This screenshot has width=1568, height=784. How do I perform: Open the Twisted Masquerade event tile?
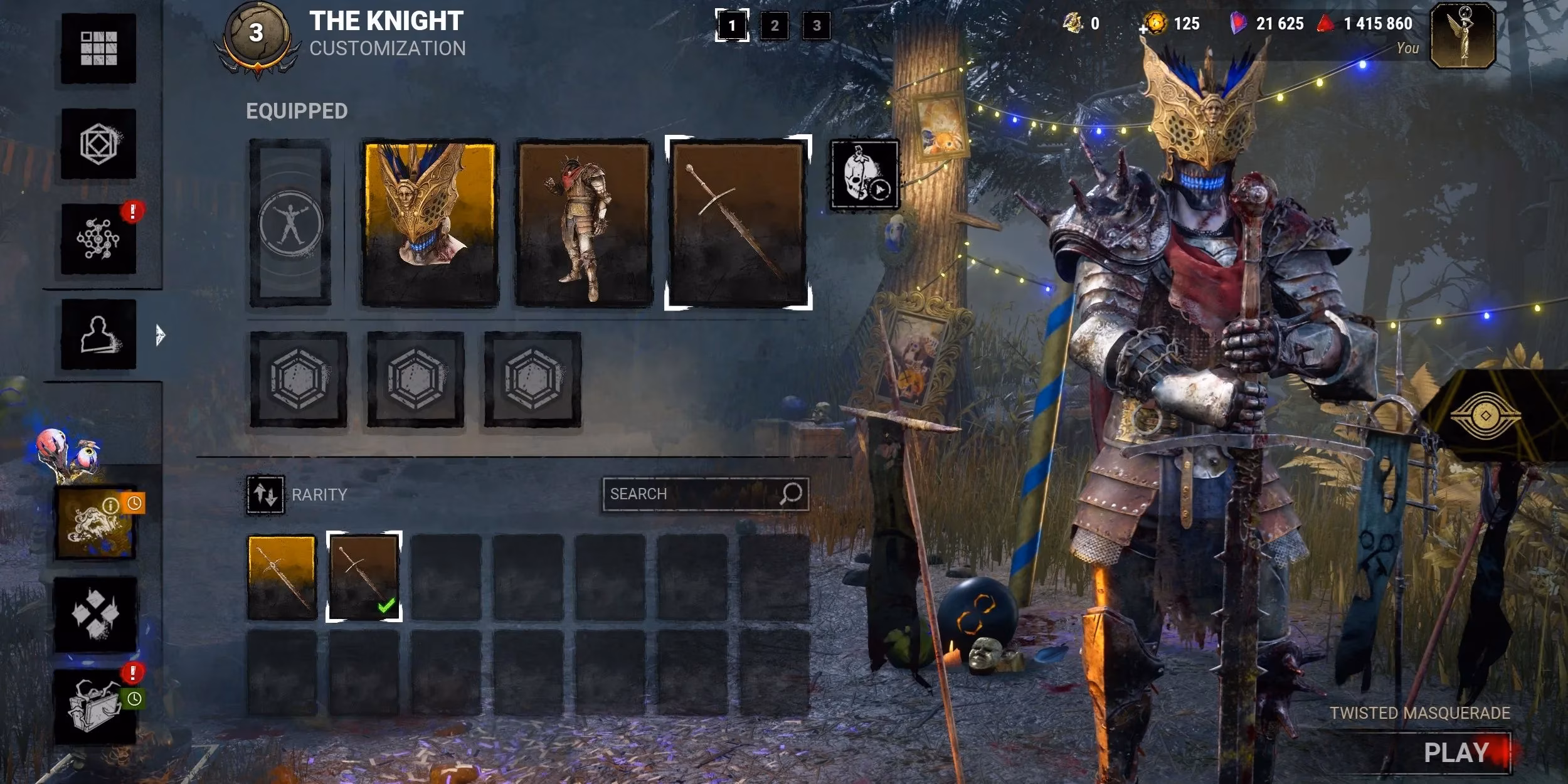coord(96,522)
